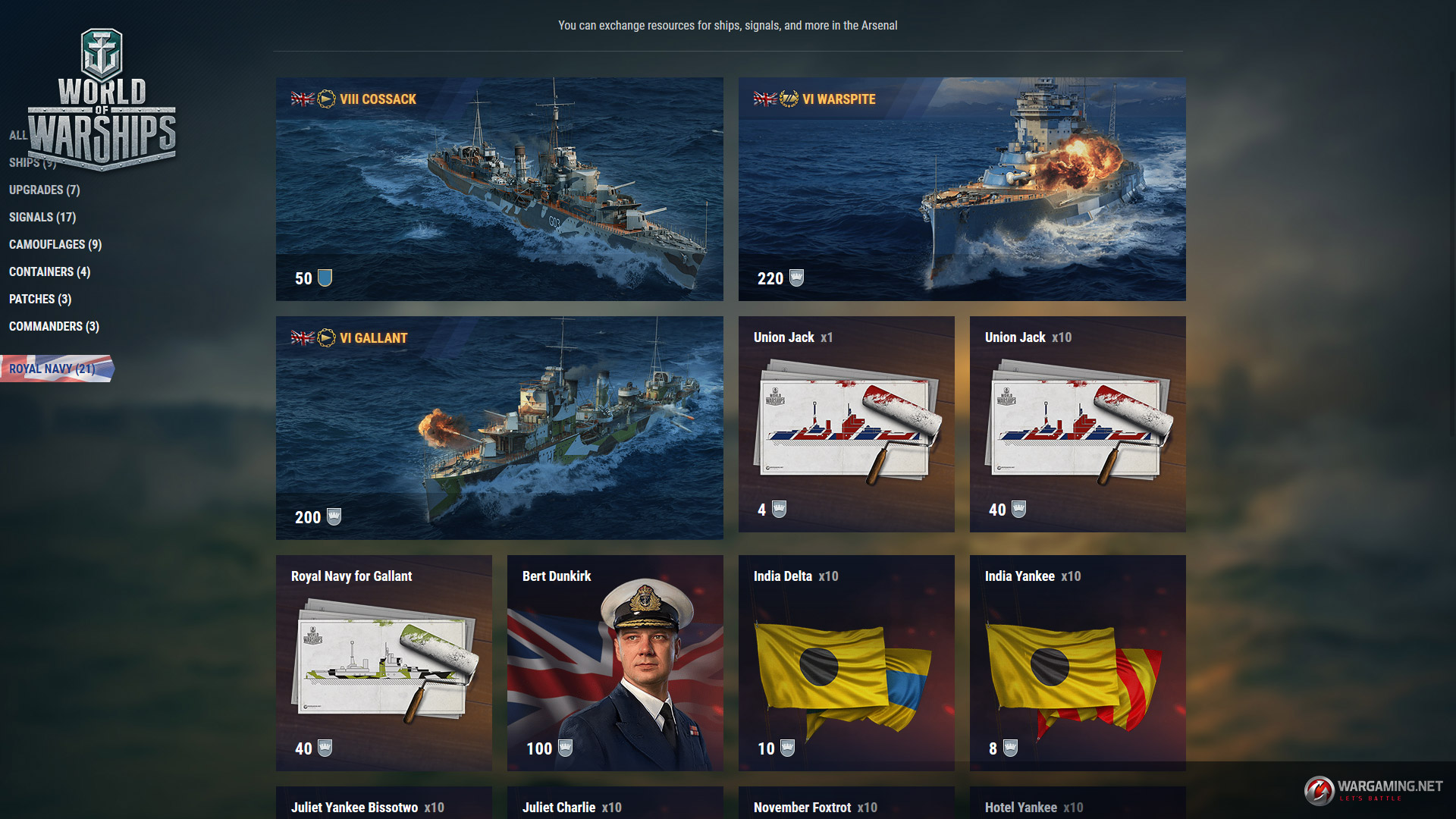Show the Camouflages category
The height and width of the screenshot is (819, 1456).
55,244
